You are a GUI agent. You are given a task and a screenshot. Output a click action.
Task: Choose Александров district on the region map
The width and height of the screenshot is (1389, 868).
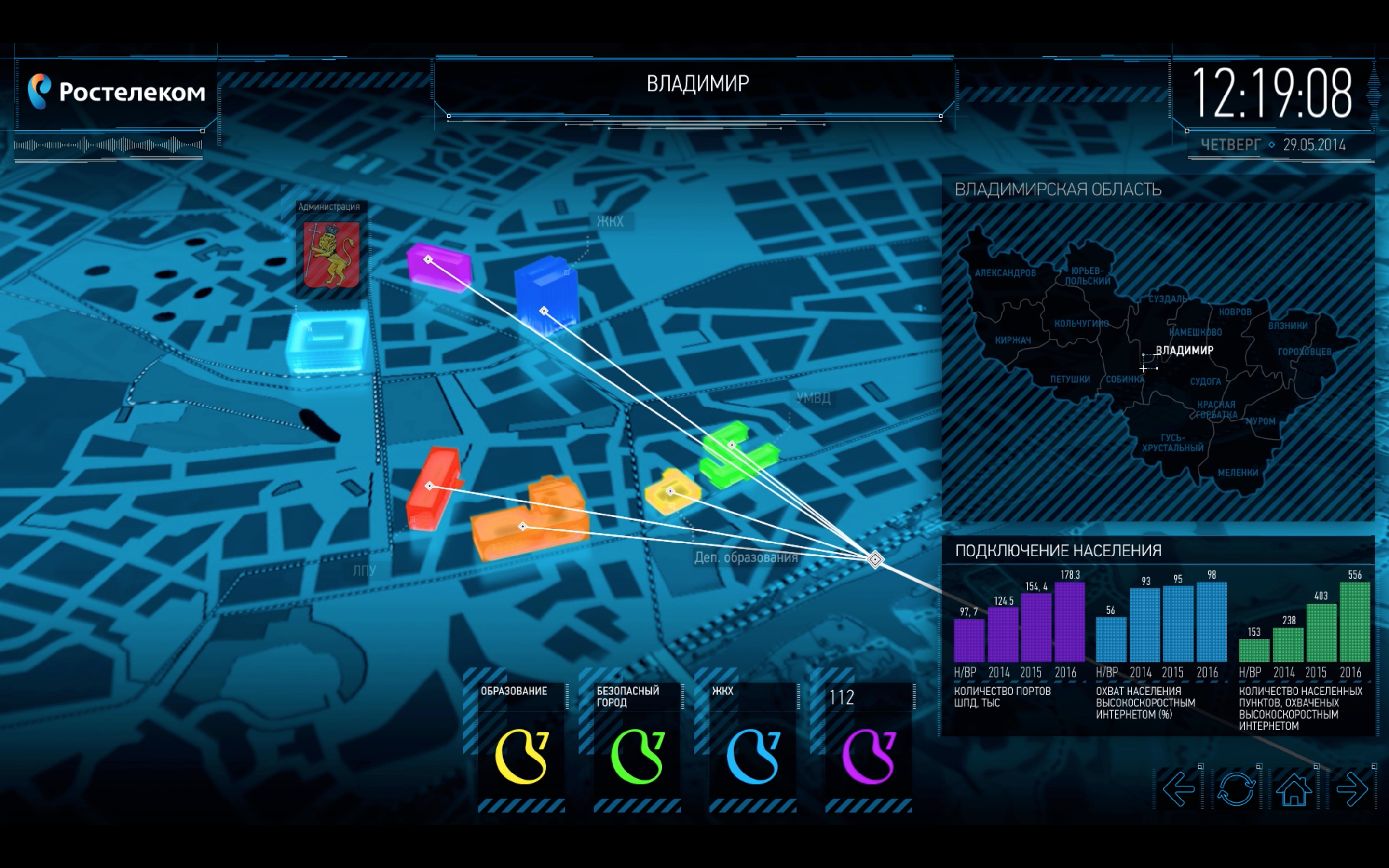(1005, 273)
